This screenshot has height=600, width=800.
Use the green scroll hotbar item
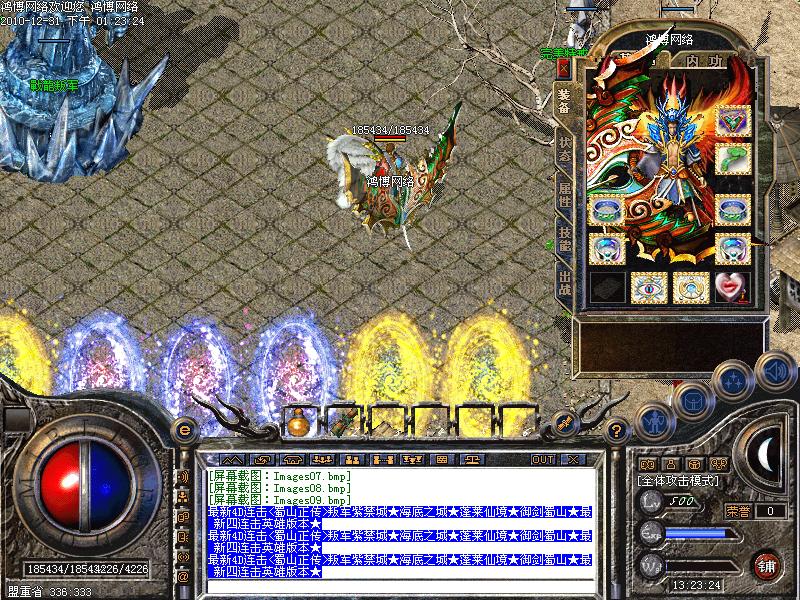point(341,423)
